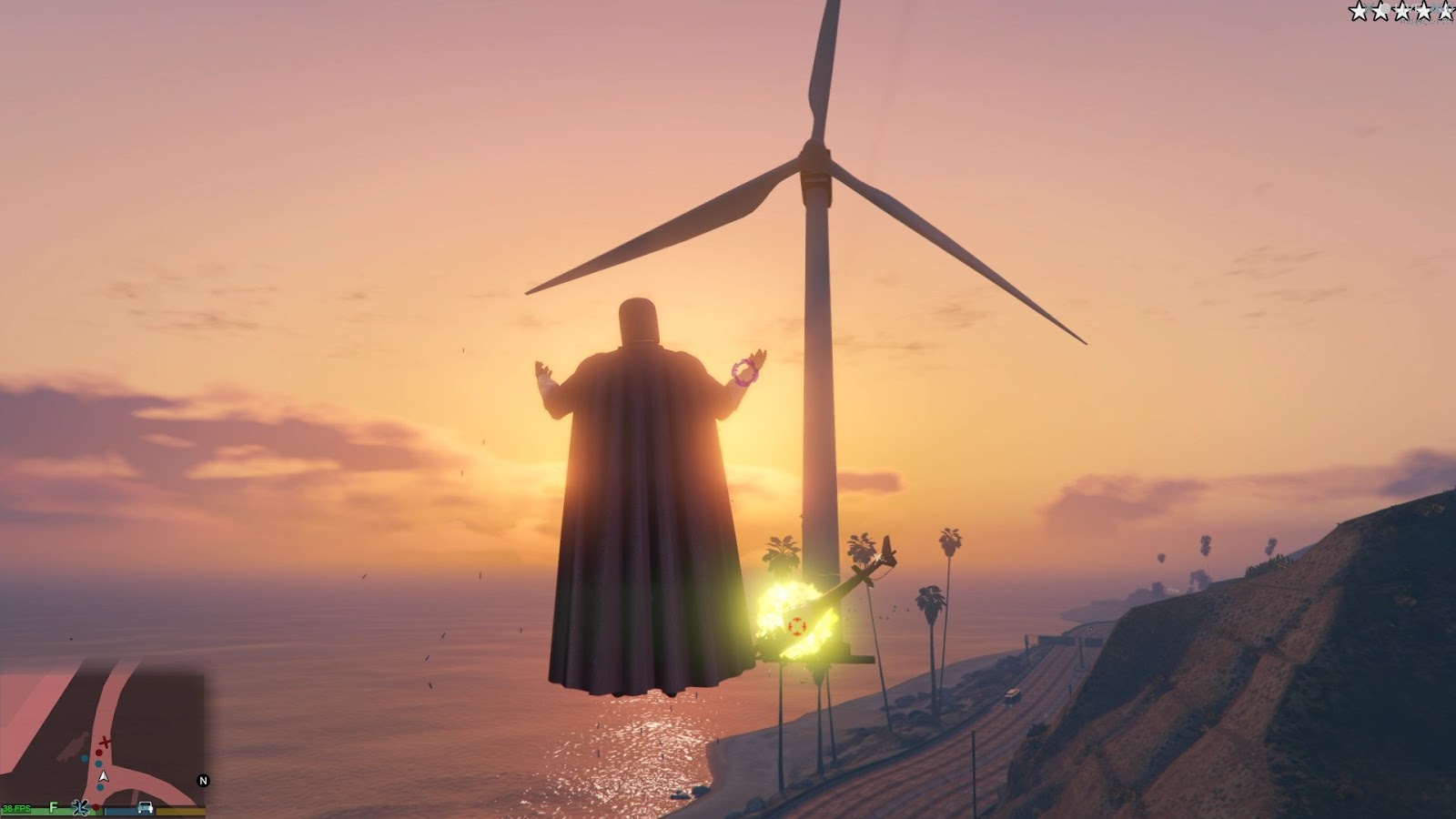Click the red X destination marker on minimap
This screenshot has height=819, width=1456.
(105, 742)
